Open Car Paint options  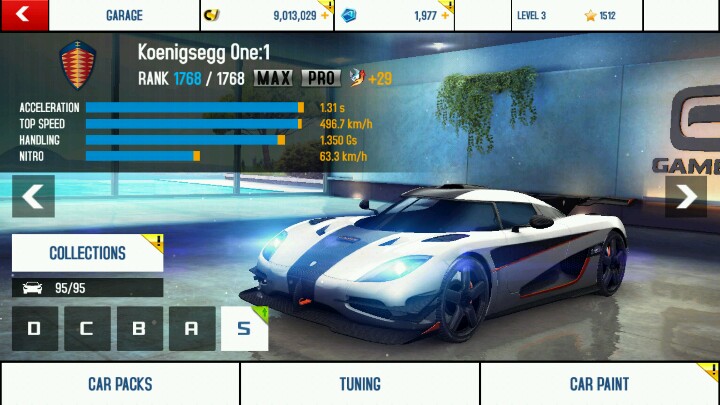[600, 384]
